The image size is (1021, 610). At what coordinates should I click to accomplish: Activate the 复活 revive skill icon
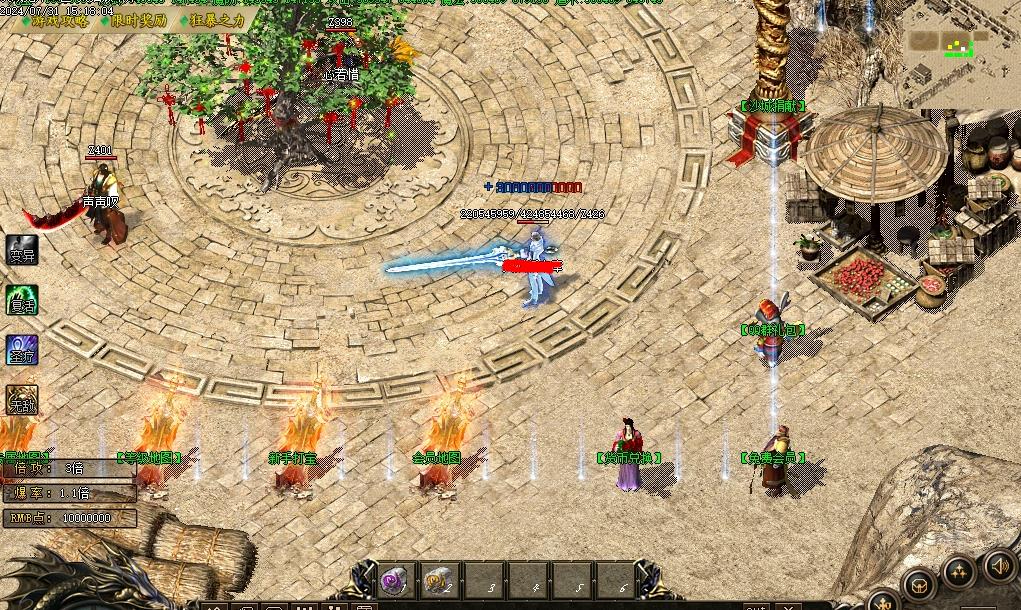(x=22, y=300)
